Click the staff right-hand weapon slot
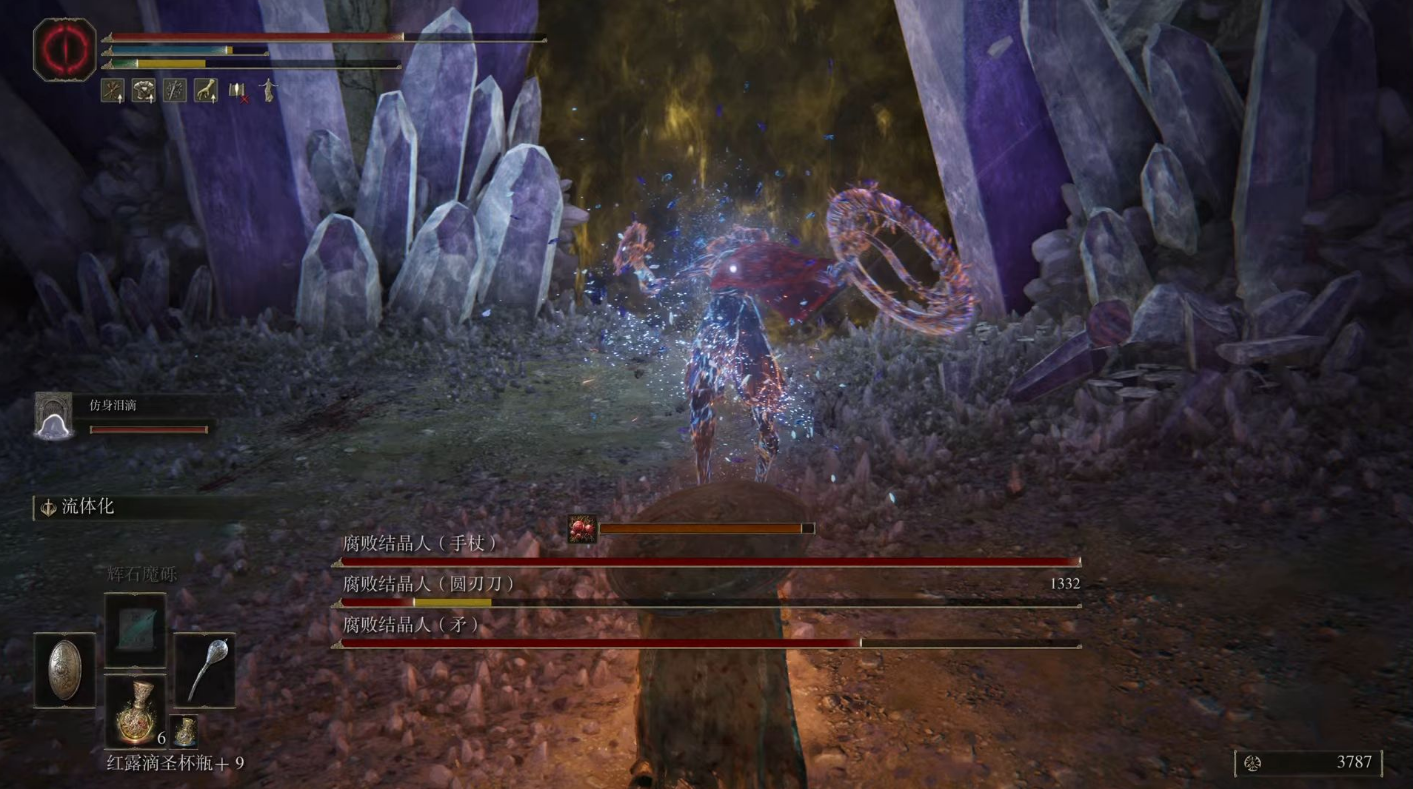Screen dimensions: 1413x789 (205, 670)
